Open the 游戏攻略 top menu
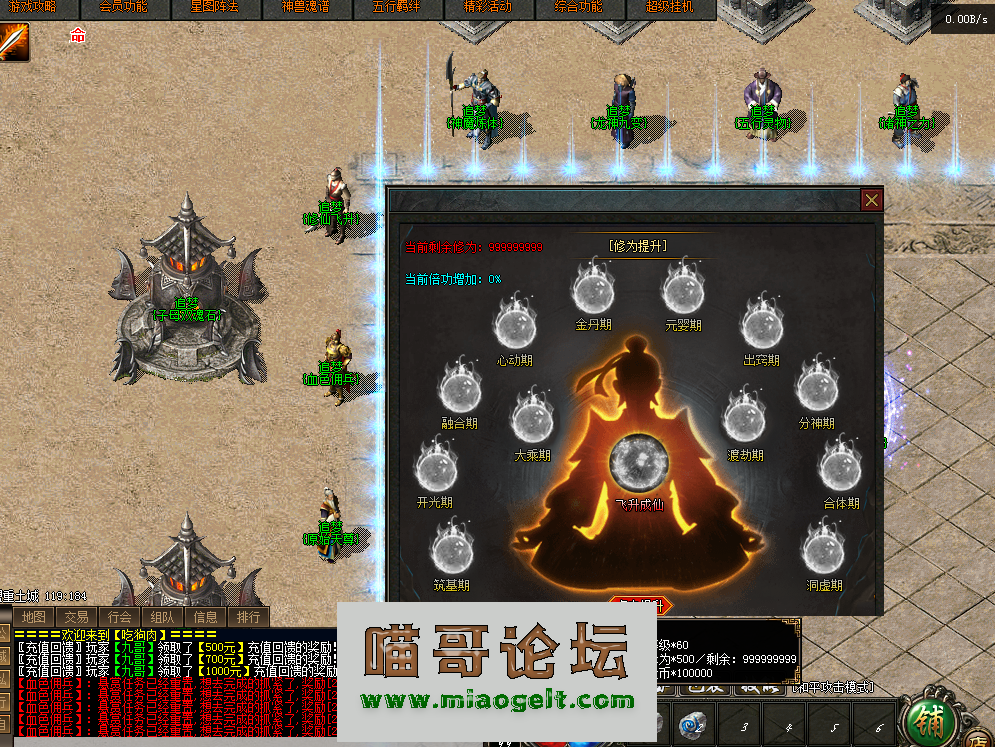This screenshot has height=747, width=995. click(x=32, y=7)
